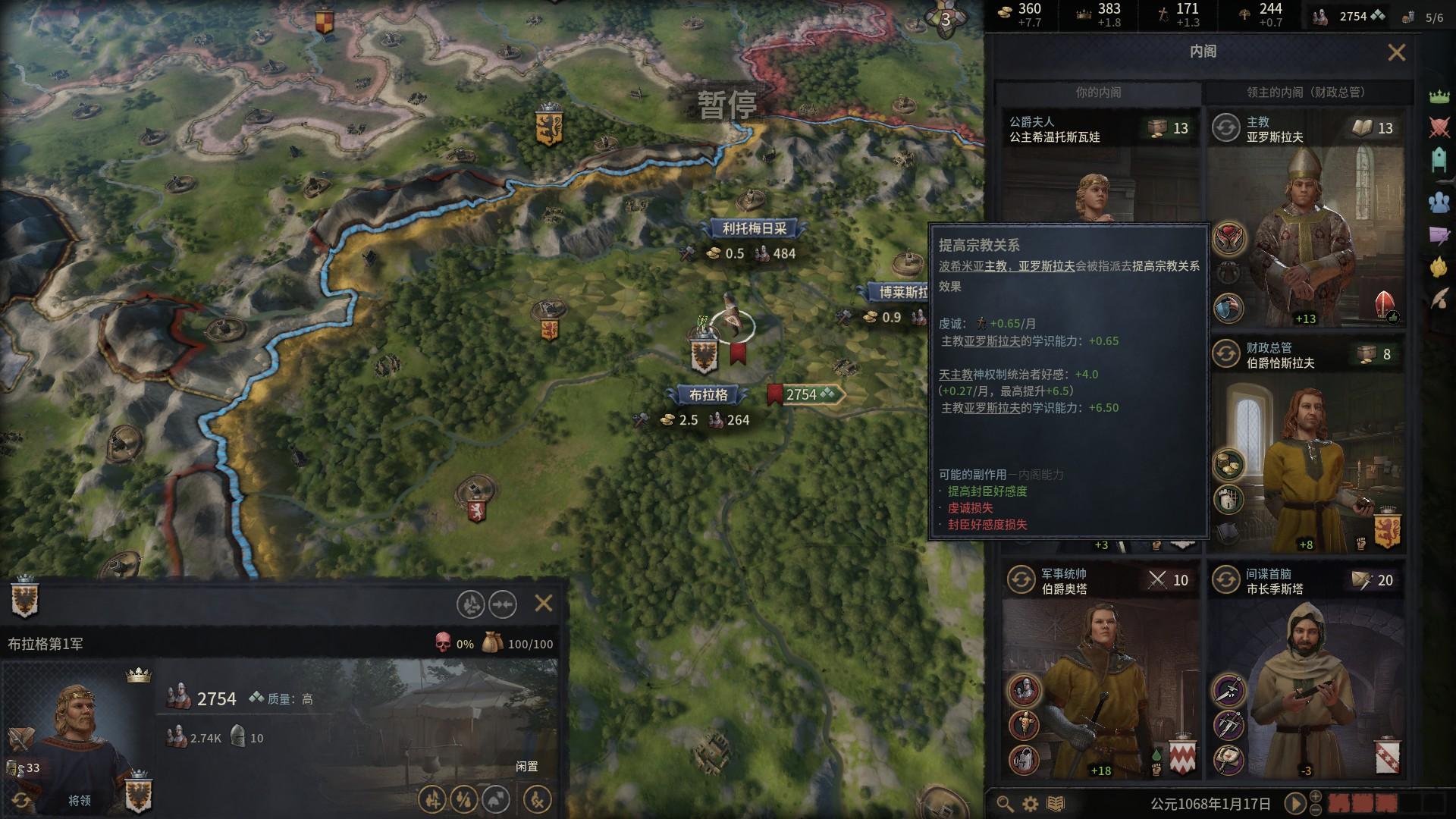Viewport: 1456px width, 819px height.
Task: Change the commander using the swap arrows
Action: point(20,801)
